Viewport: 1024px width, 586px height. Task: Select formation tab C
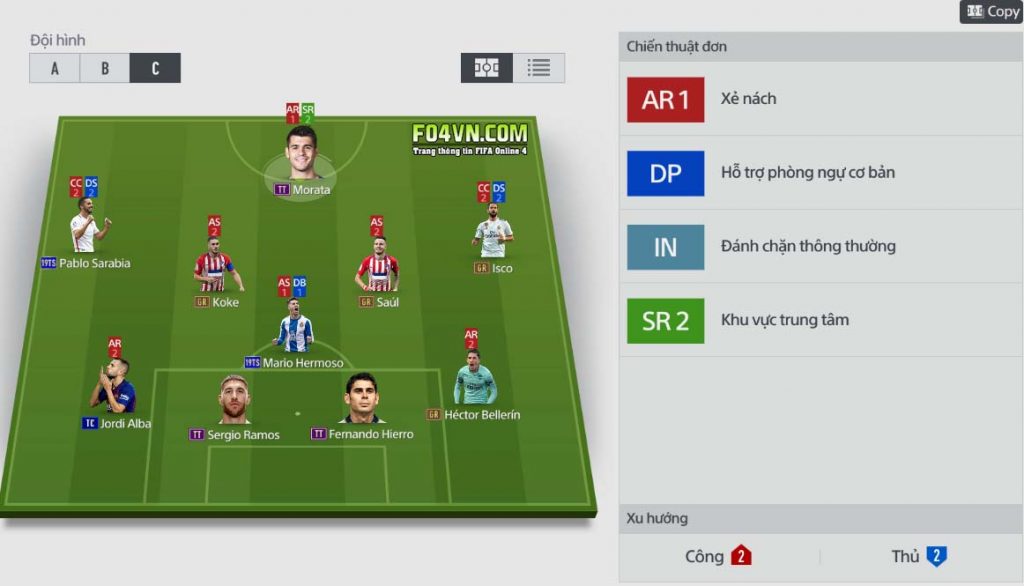[x=155, y=68]
